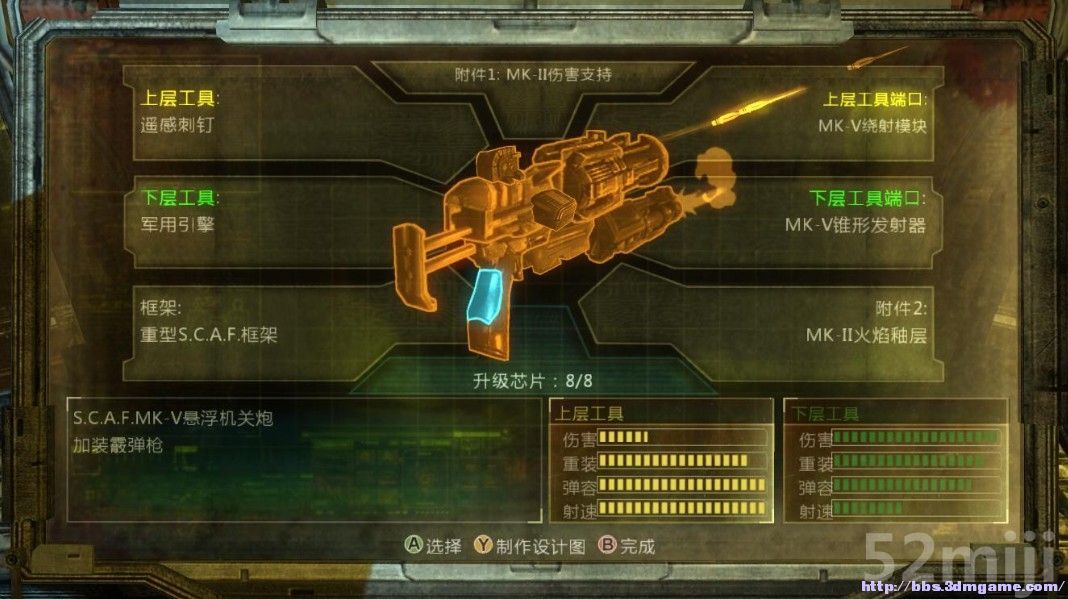Select attachment 1 MK-II伤害支持
This screenshot has width=1068, height=599.
[532, 74]
